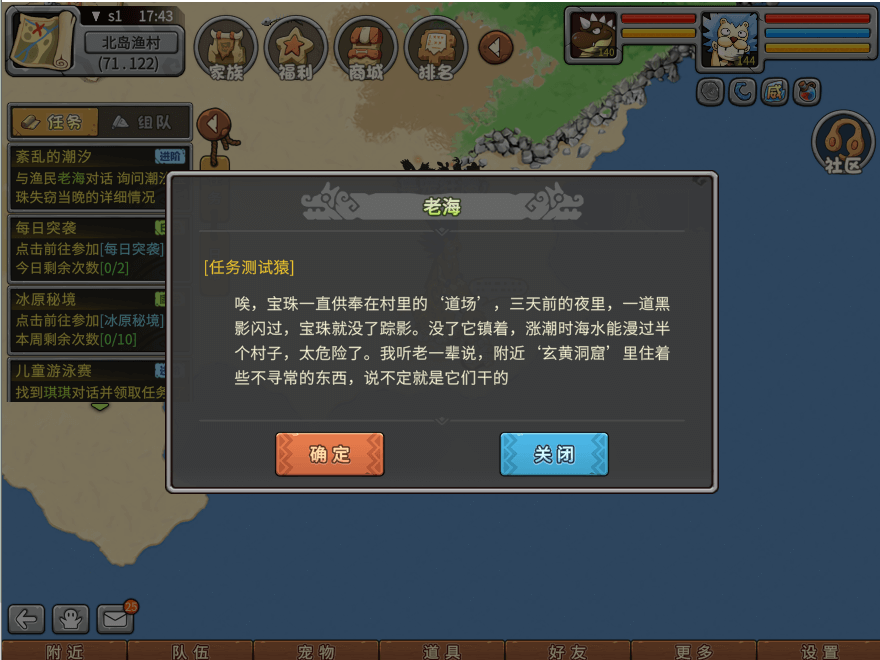Open the treasure map icon
This screenshot has width=880, height=660.
tap(41, 39)
